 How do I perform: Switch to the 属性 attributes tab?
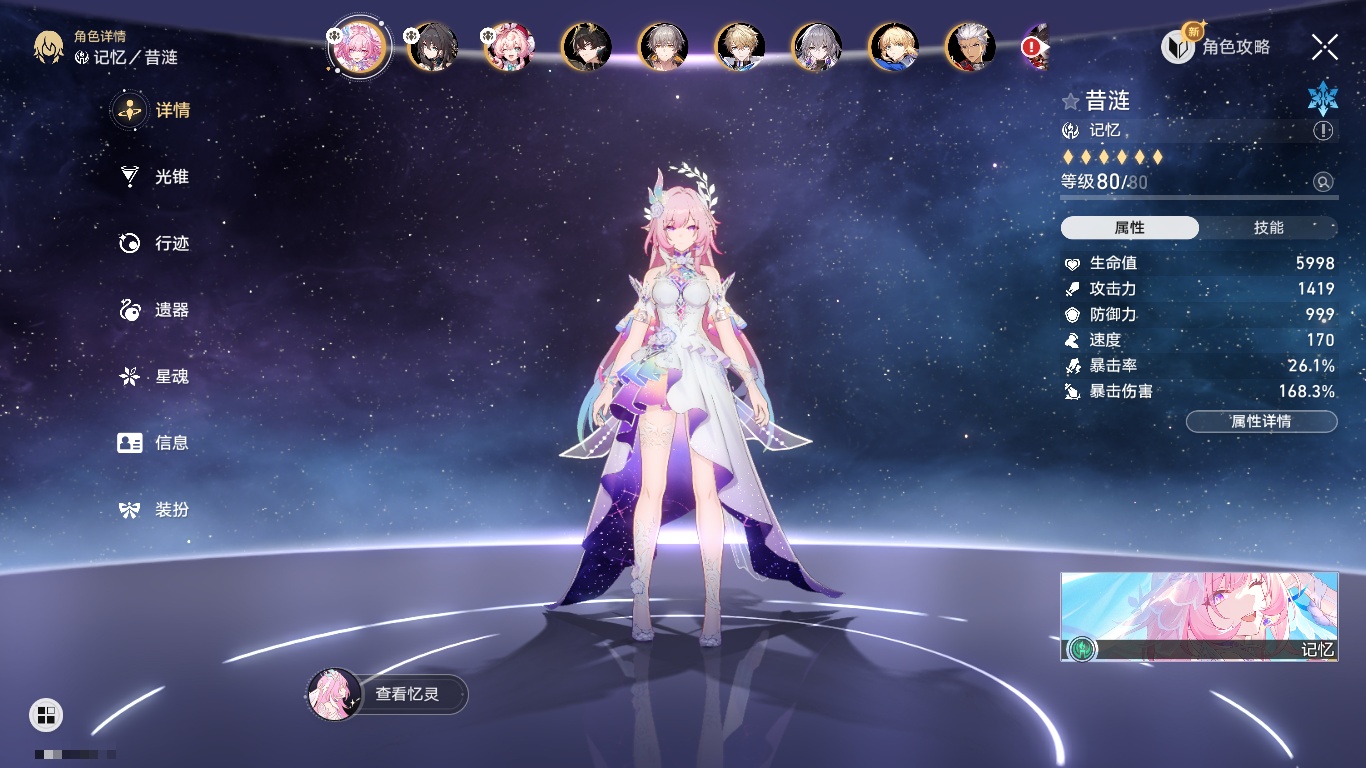(1130, 228)
